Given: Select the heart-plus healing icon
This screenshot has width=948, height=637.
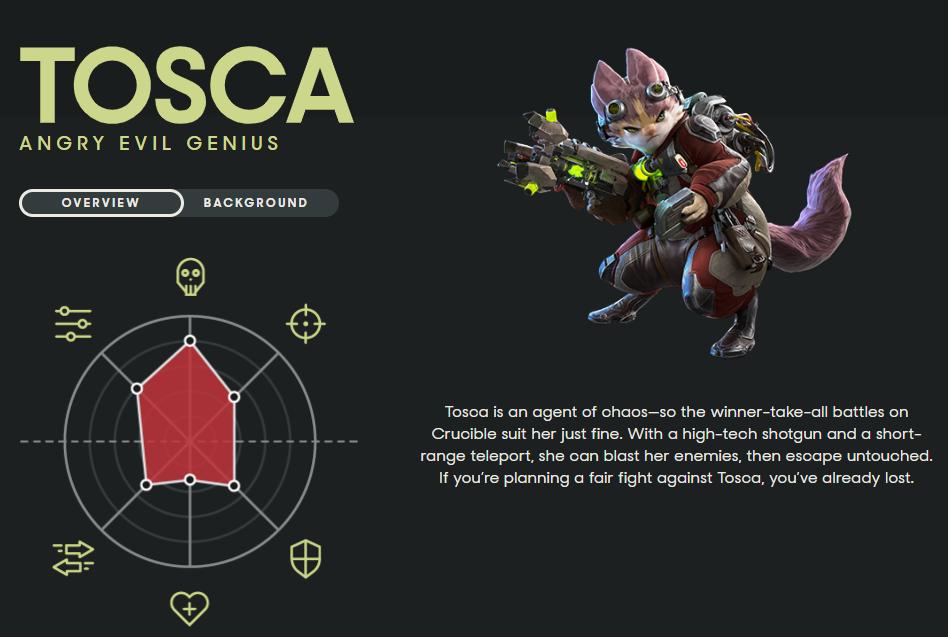Looking at the screenshot, I should pos(189,605).
